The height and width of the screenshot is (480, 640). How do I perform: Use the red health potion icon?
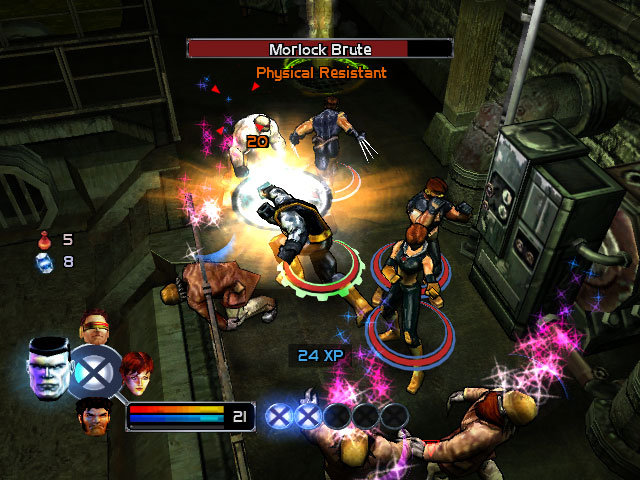tap(44, 240)
